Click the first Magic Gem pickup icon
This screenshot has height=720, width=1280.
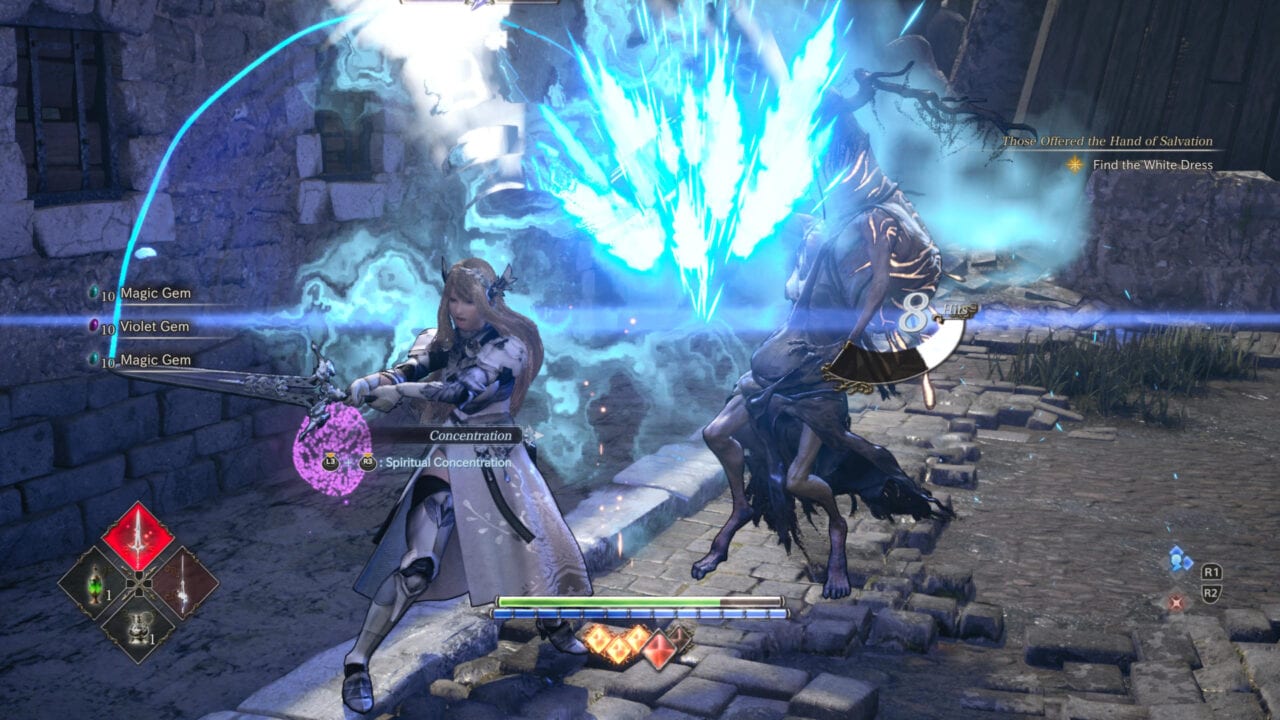[94, 292]
